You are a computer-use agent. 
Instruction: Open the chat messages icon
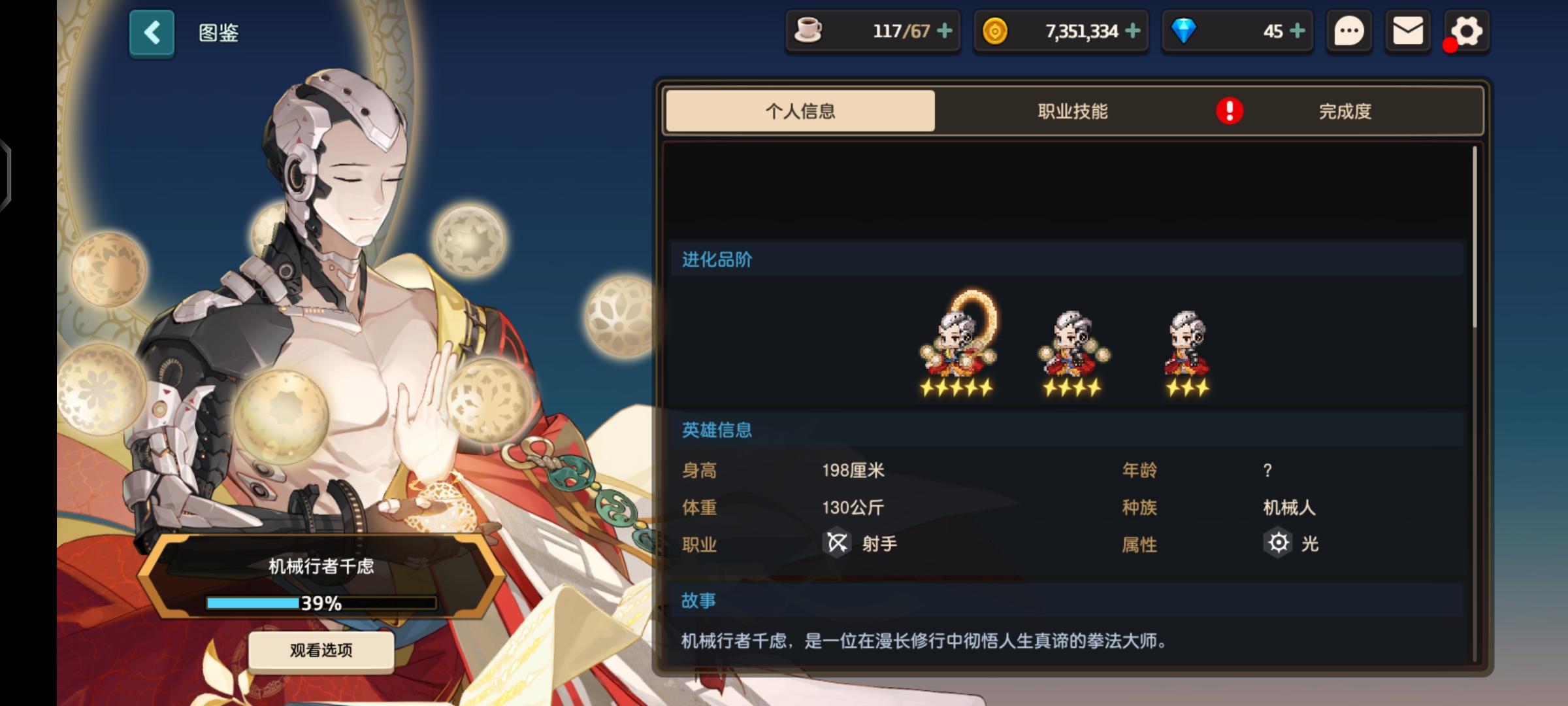pos(1349,31)
